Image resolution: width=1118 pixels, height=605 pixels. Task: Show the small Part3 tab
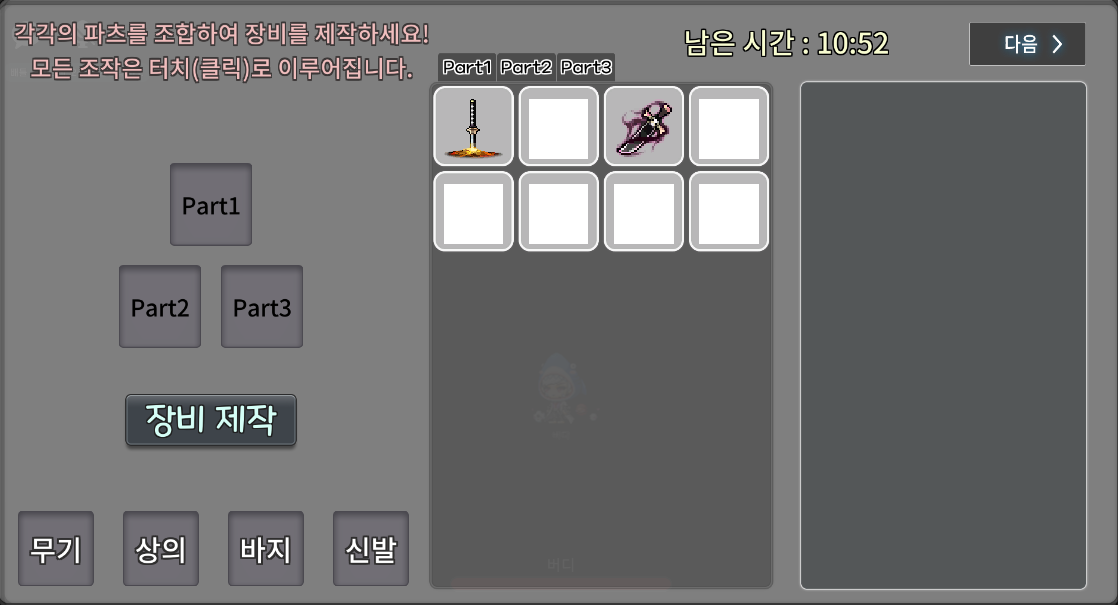coord(586,68)
